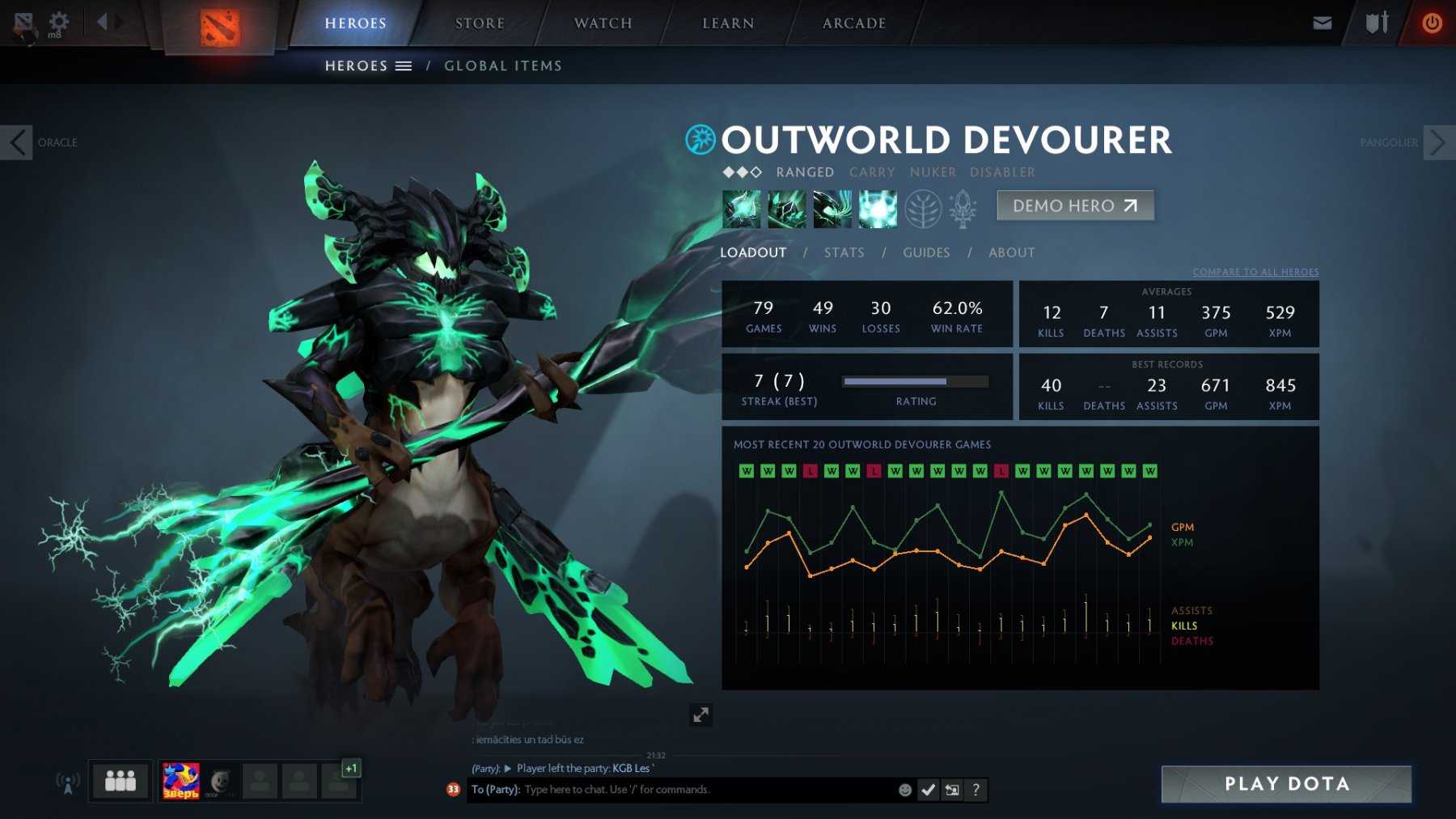Open the Store tab

point(480,23)
